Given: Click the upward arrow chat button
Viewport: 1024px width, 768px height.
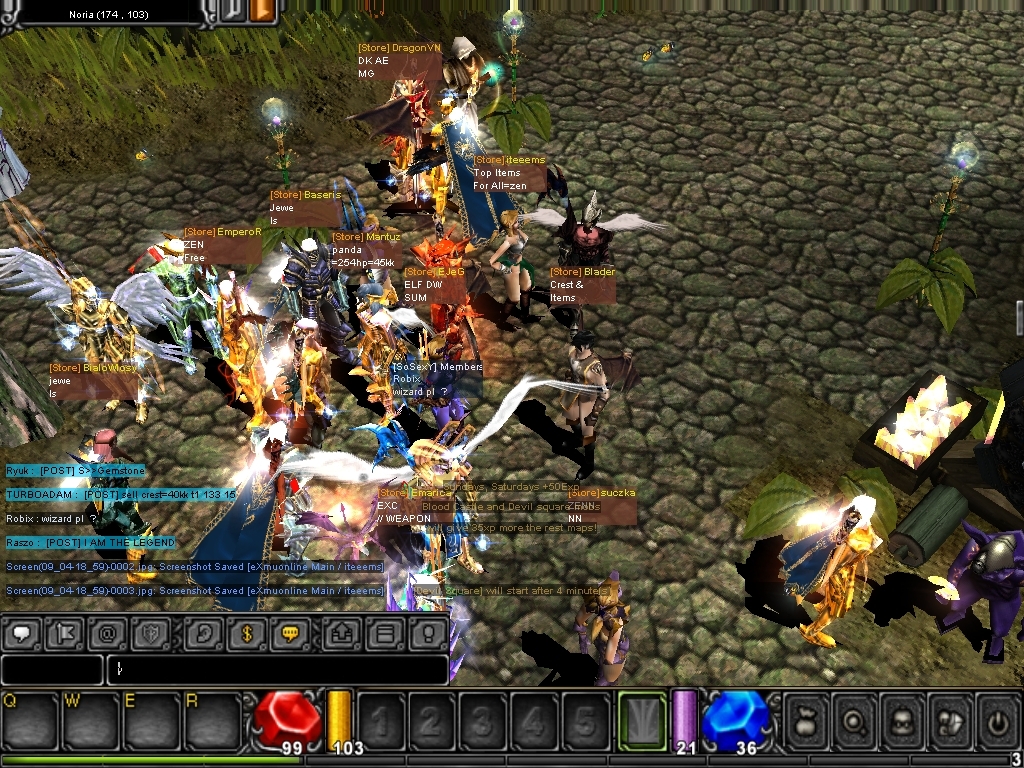Looking at the screenshot, I should (x=340, y=633).
